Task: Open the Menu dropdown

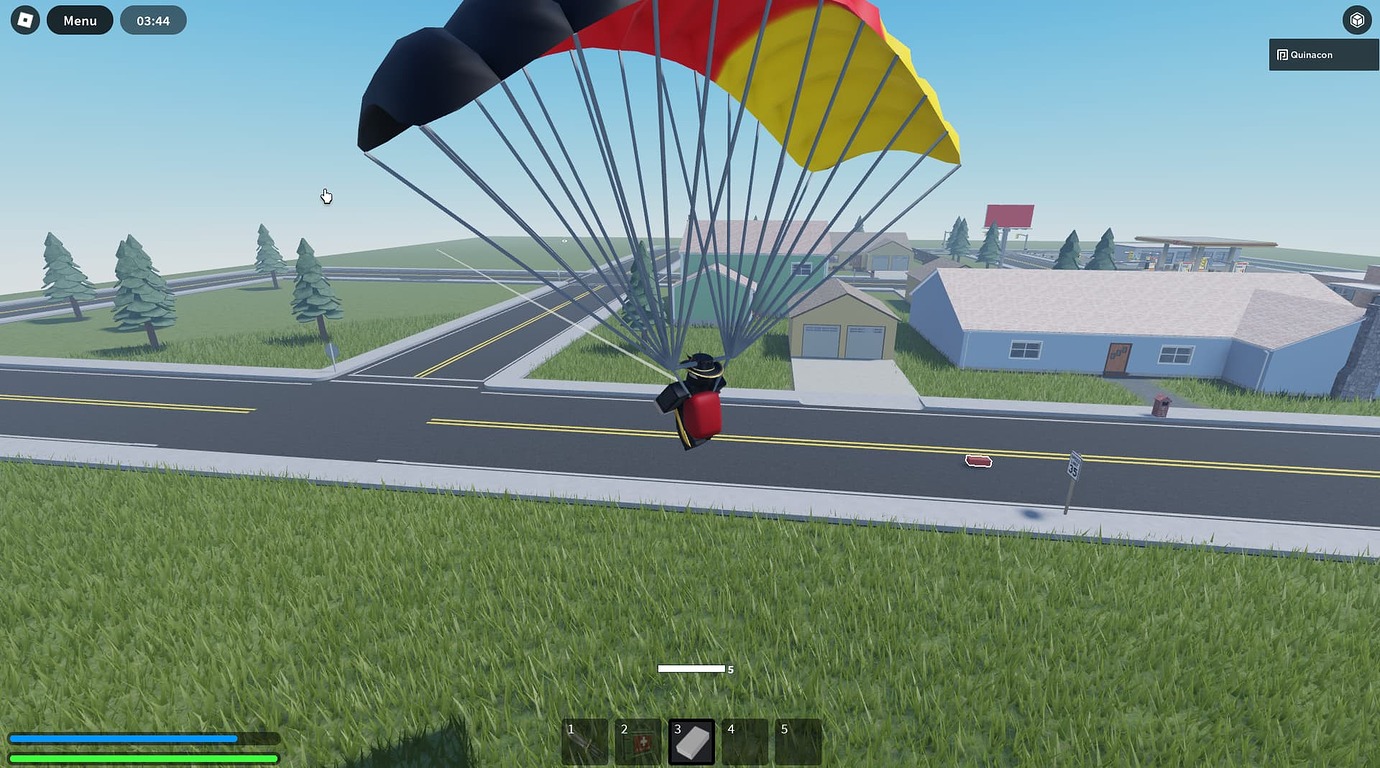Action: point(79,19)
